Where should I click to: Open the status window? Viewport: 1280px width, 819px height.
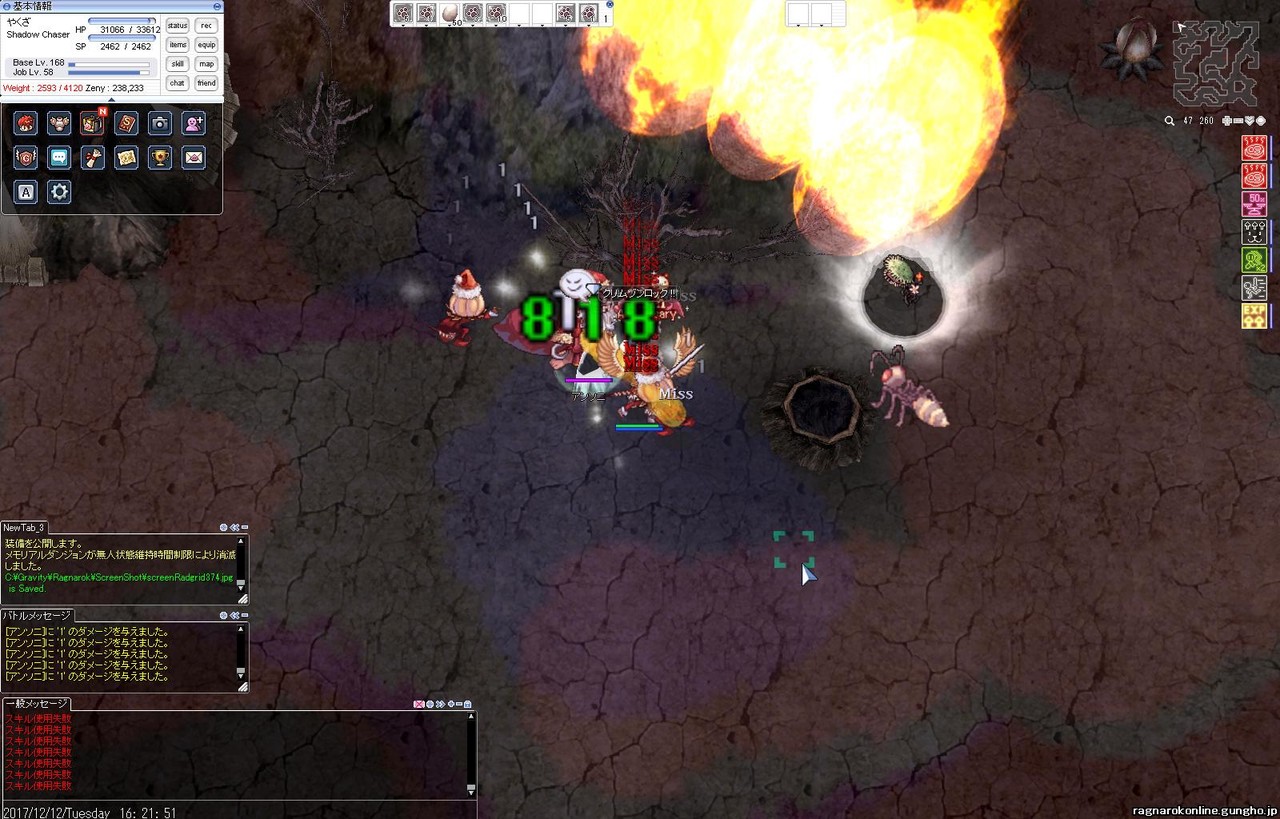point(177,26)
